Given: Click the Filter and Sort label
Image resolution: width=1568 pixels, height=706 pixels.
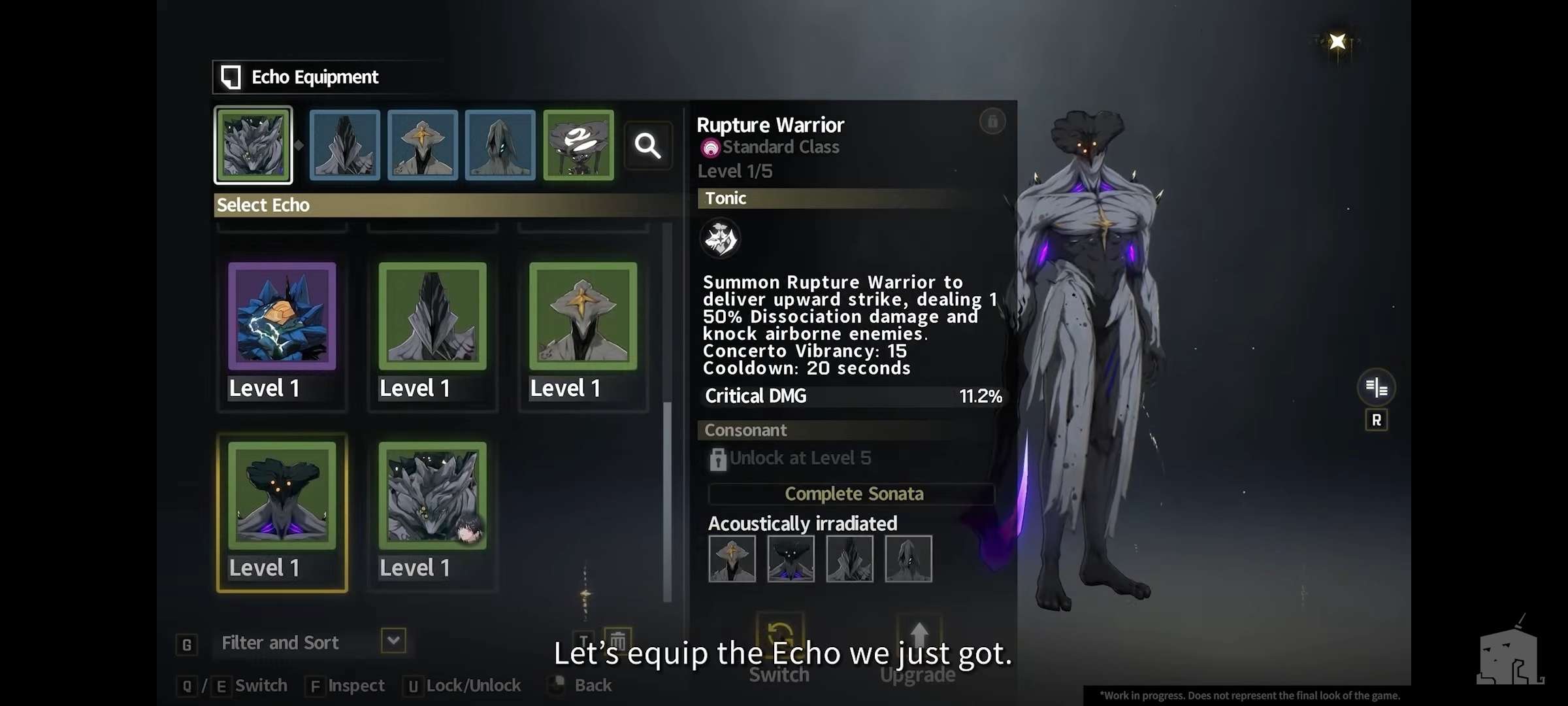Looking at the screenshot, I should pyautogui.click(x=280, y=643).
